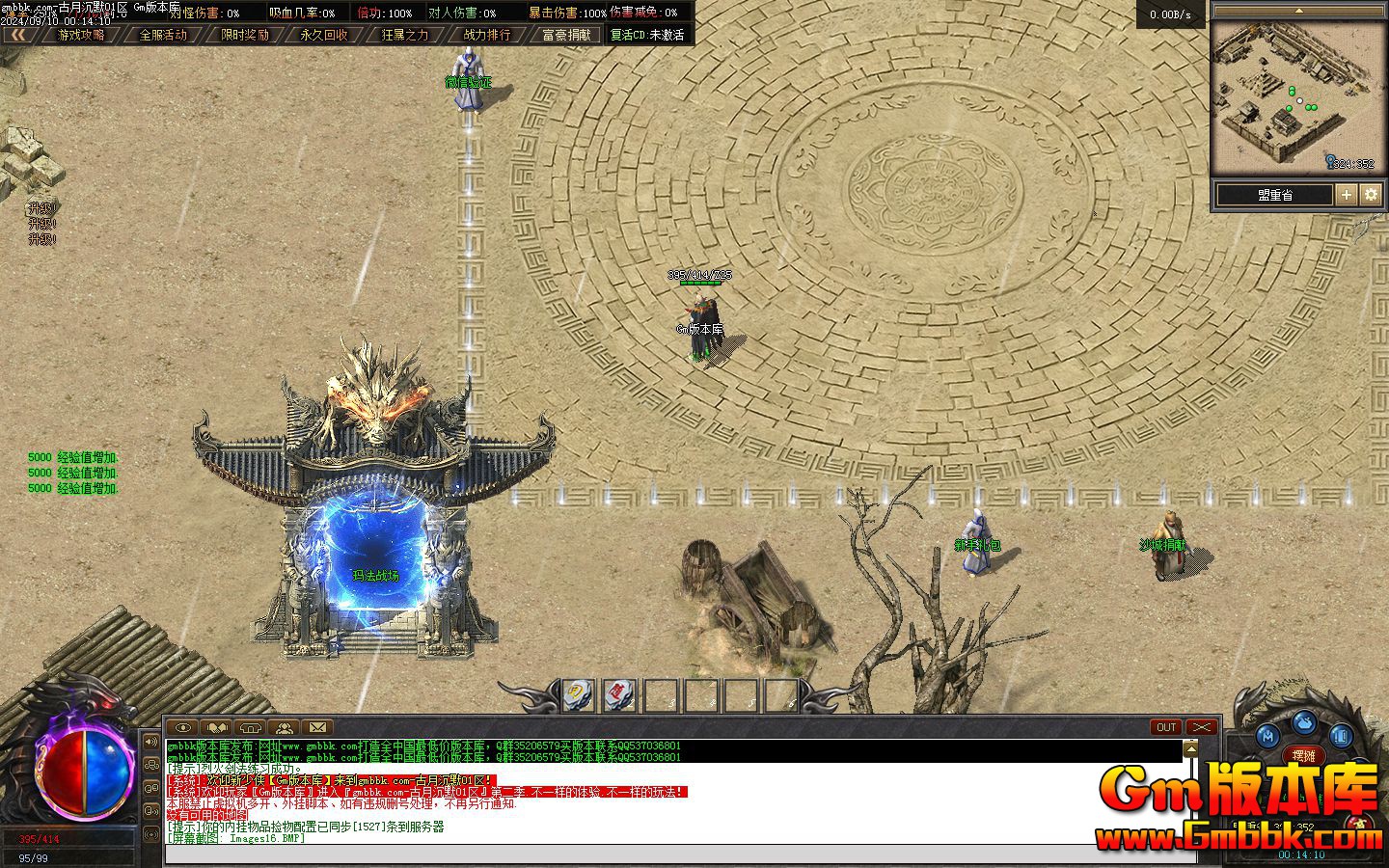Viewport: 1389px width, 868px height.
Task: Select the 限时奖励 timed rewards button
Action: pyautogui.click(x=245, y=35)
